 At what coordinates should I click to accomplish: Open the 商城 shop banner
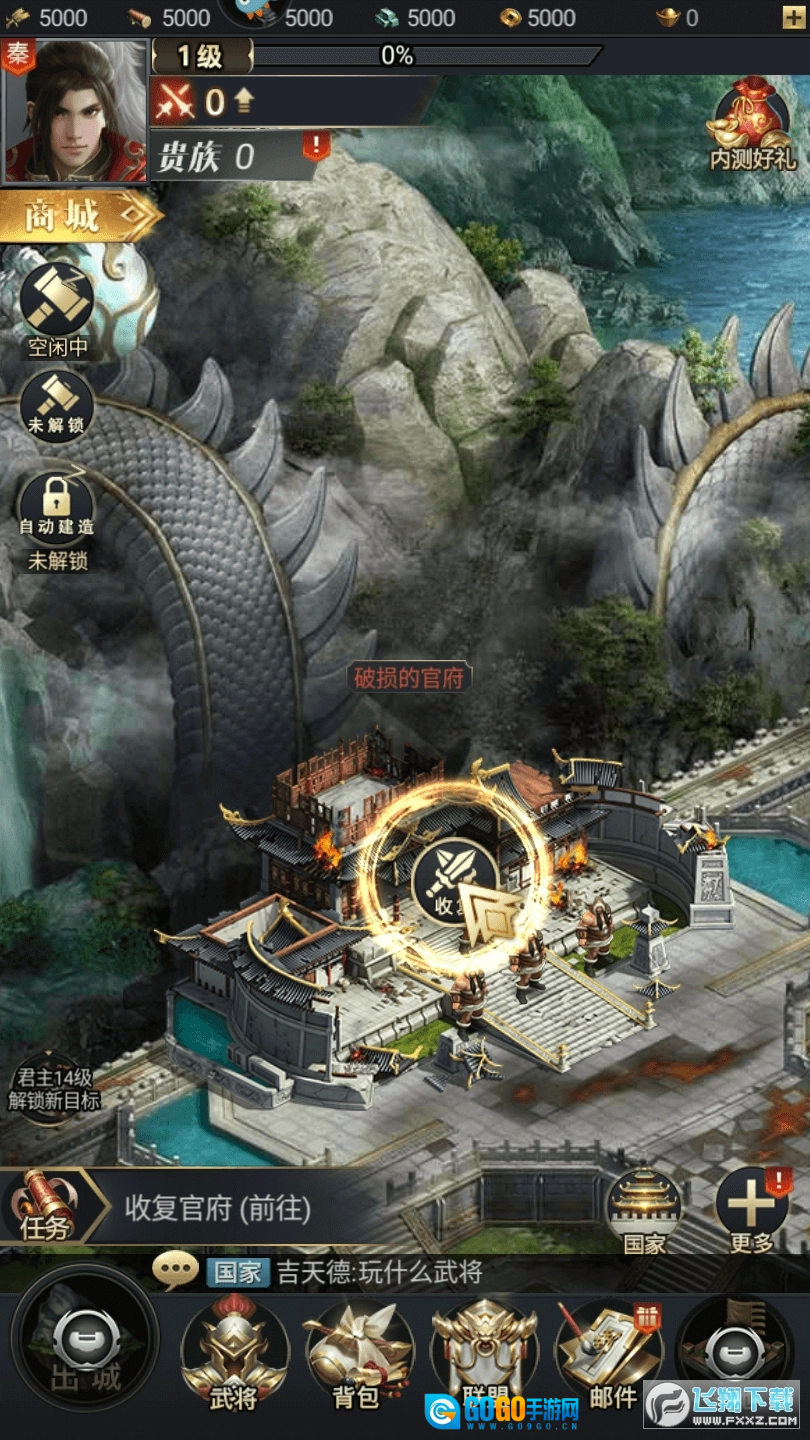click(78, 215)
